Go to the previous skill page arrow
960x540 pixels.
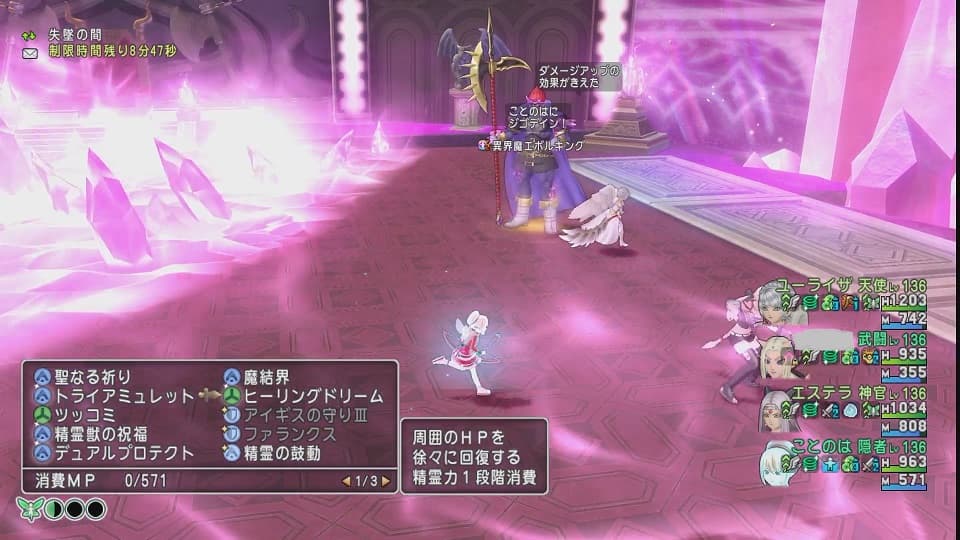[346, 481]
